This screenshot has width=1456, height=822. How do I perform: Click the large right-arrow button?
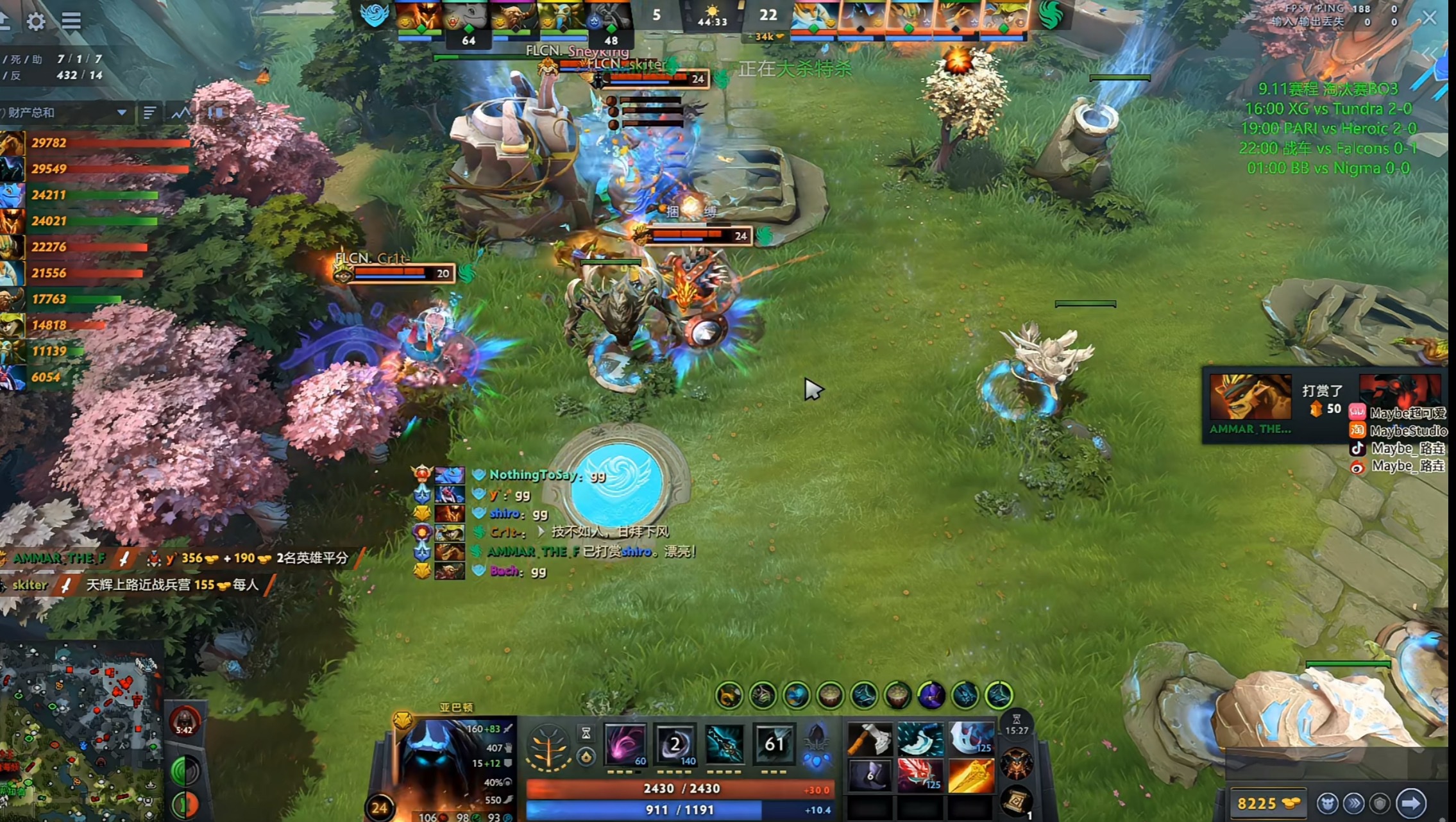(x=1411, y=803)
